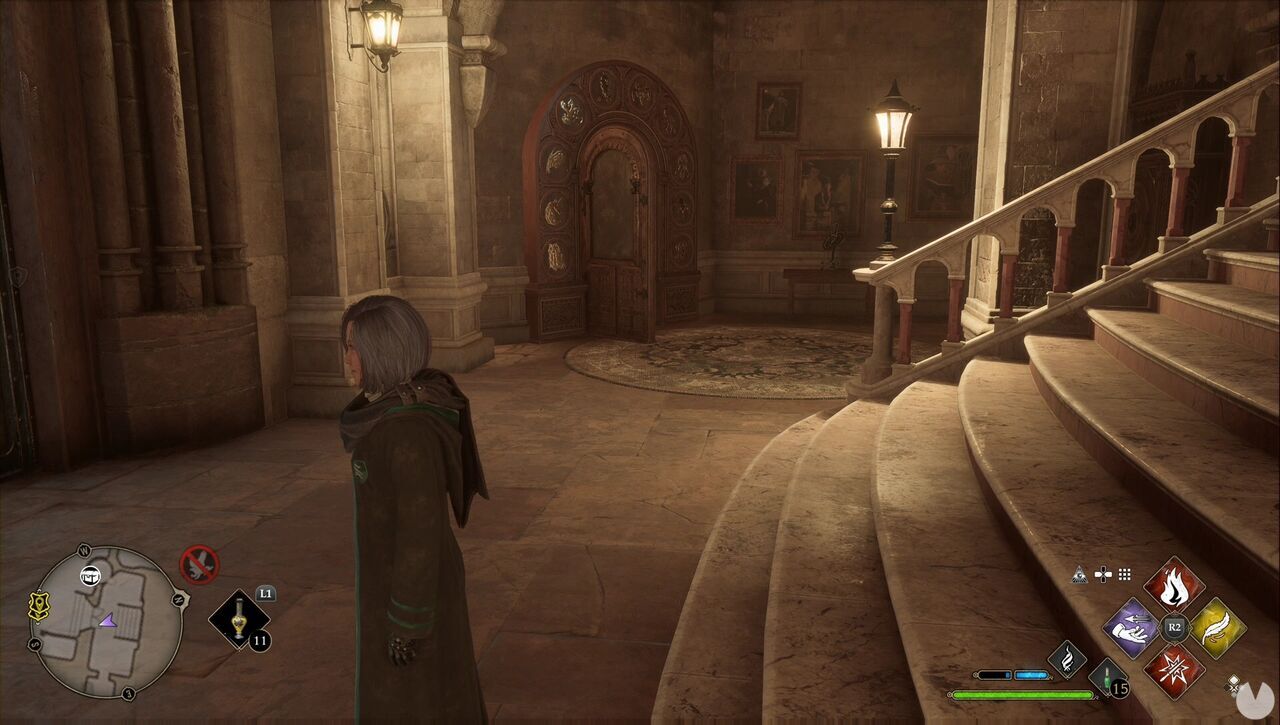Screen dimensions: 1280x725
Task: Trigger the red Expelliarmus burst spell
Action: click(1173, 668)
